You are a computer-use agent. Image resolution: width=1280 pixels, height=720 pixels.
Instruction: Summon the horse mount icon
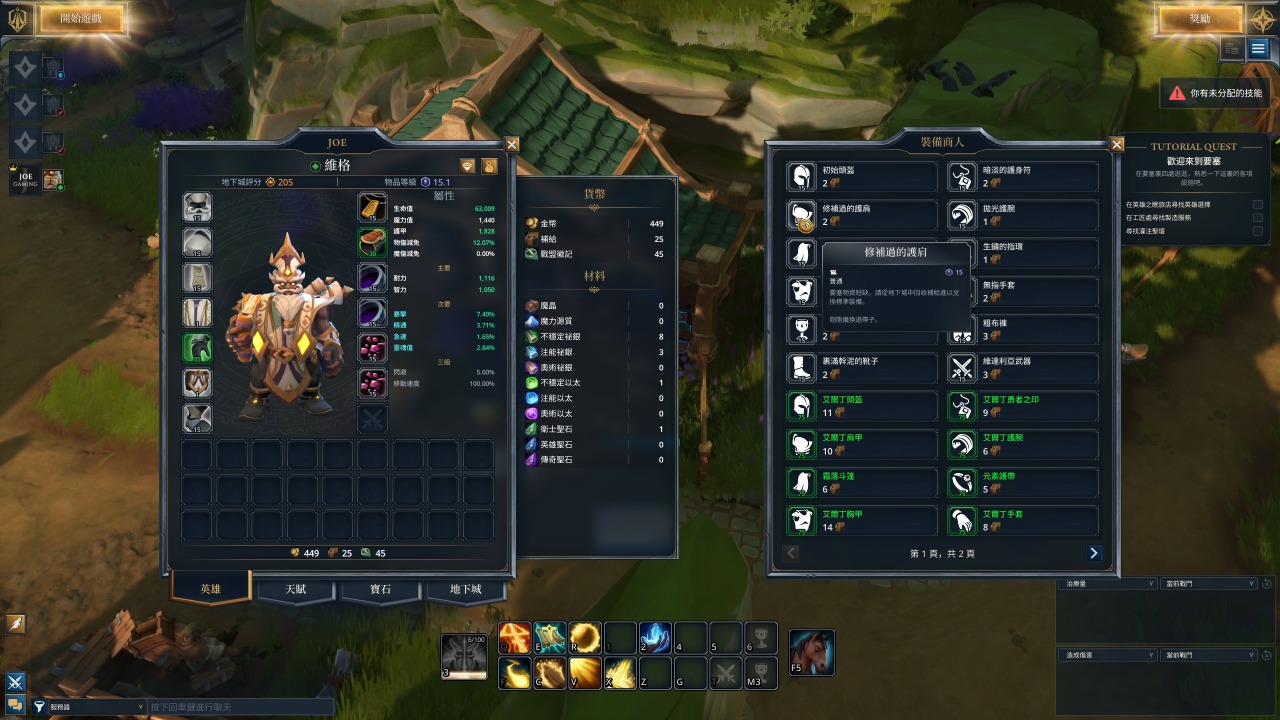[811, 652]
